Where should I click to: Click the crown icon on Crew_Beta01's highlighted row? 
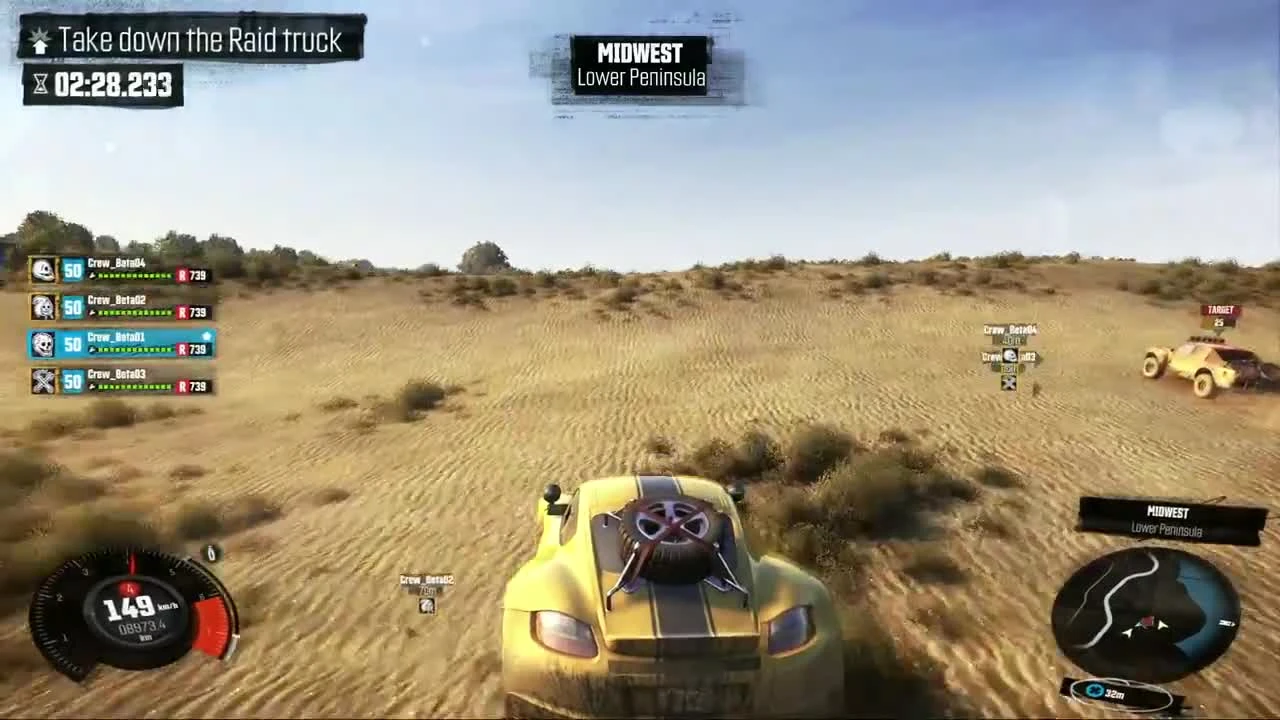click(204, 334)
